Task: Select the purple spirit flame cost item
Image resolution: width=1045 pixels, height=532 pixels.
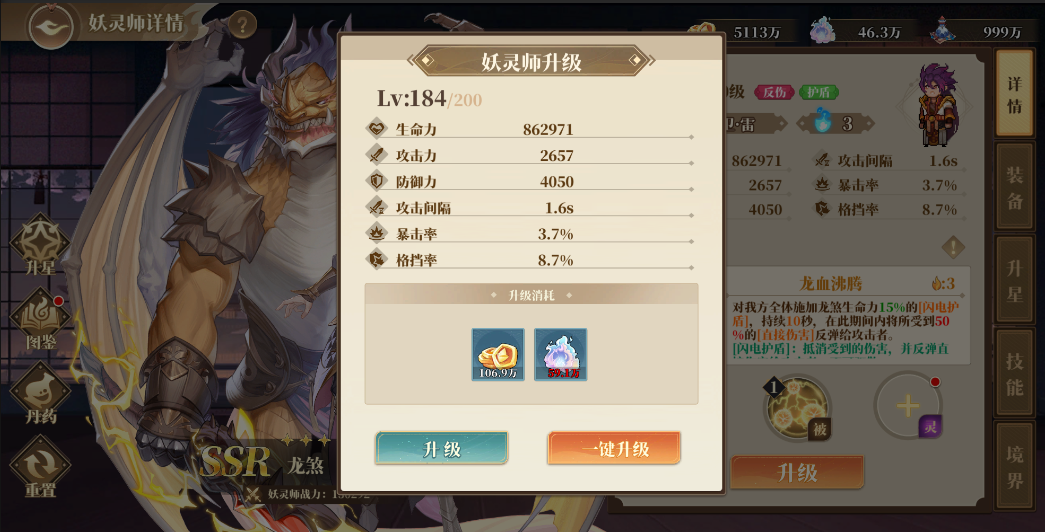Action: tap(560, 354)
